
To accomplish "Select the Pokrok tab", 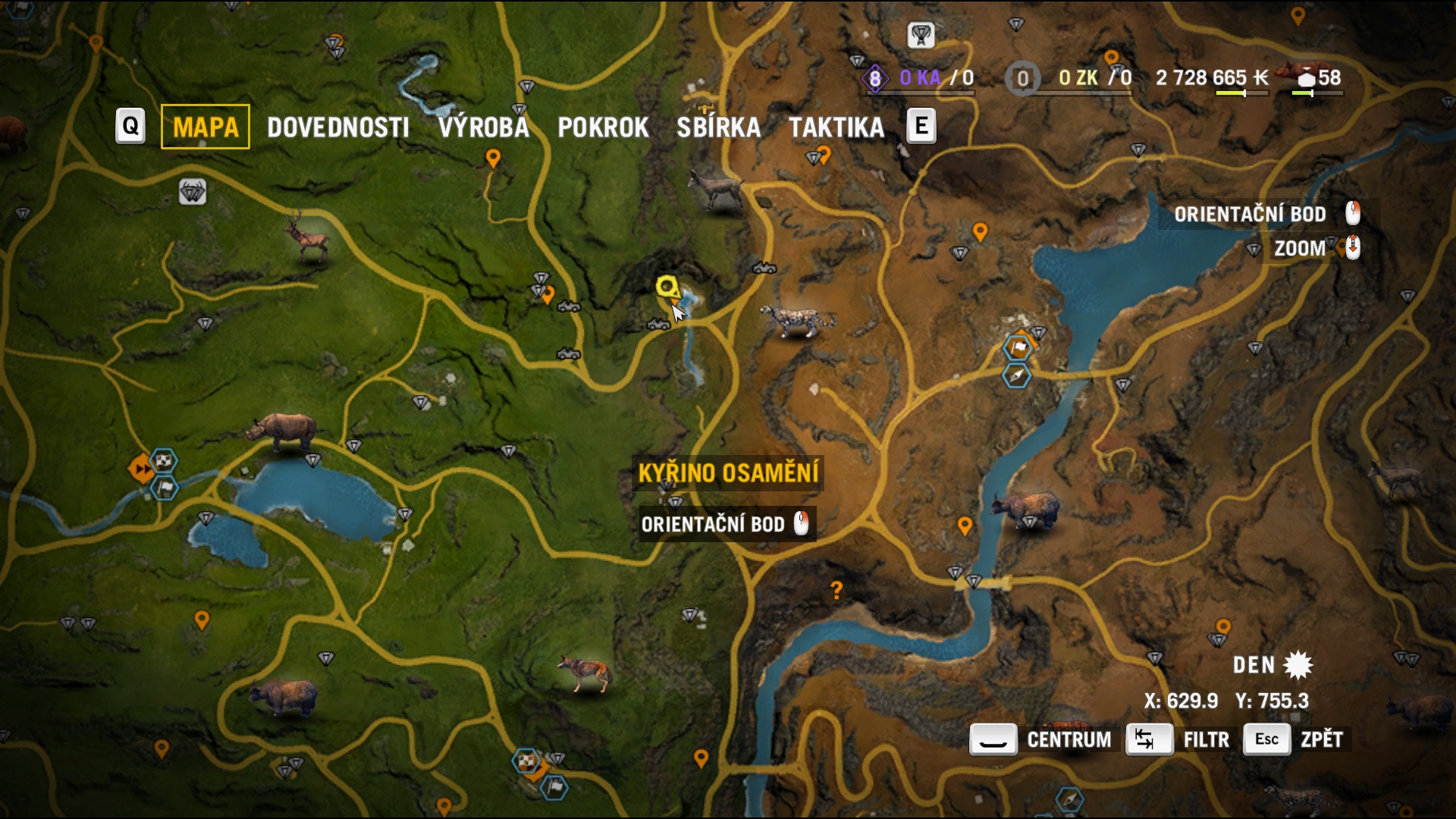I will coord(603,127).
